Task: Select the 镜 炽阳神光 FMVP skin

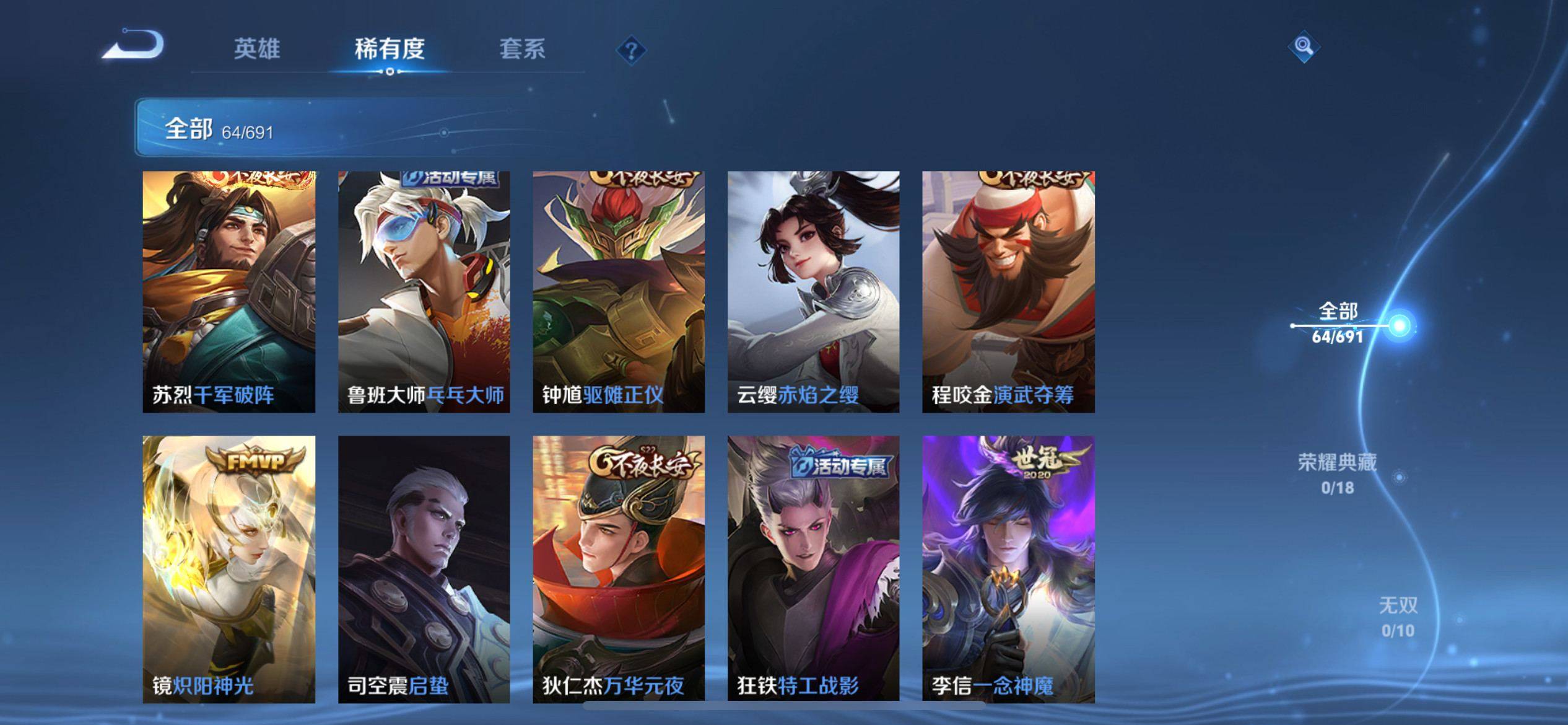Action: [x=229, y=569]
